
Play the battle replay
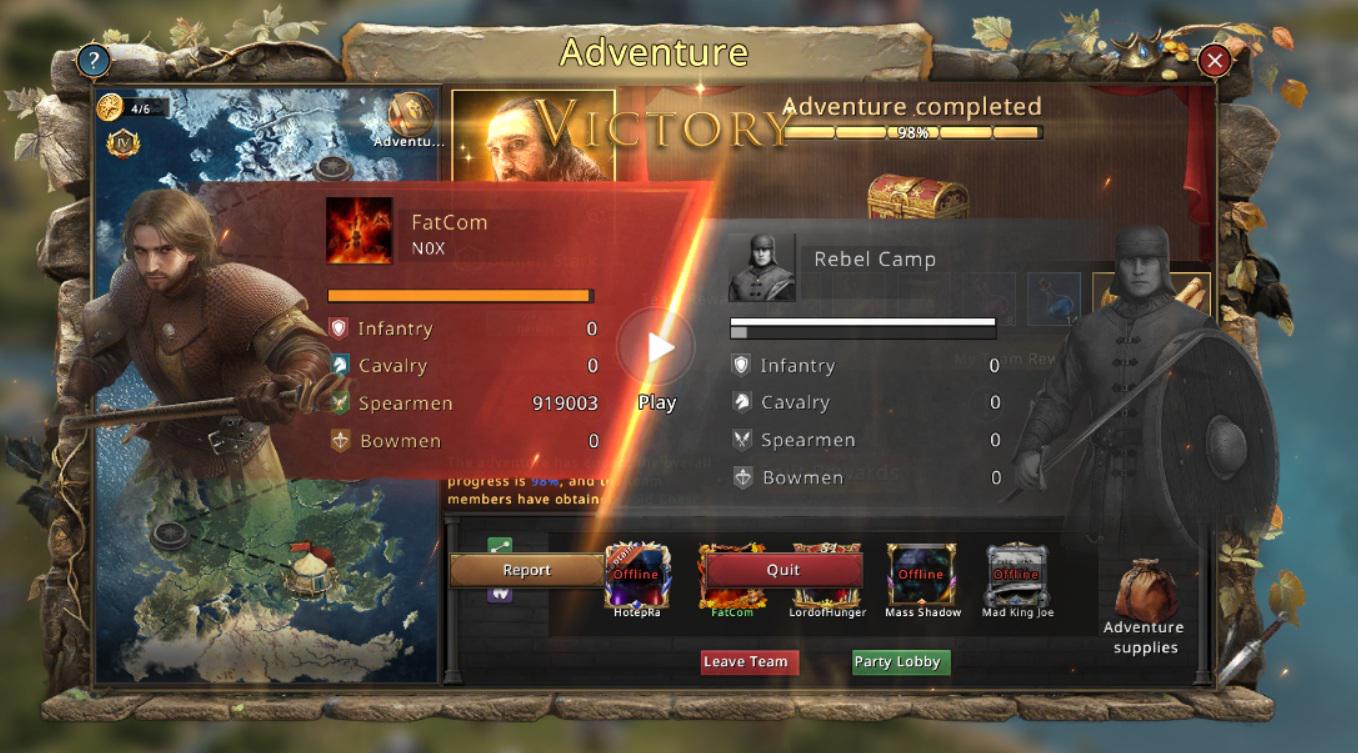[656, 348]
